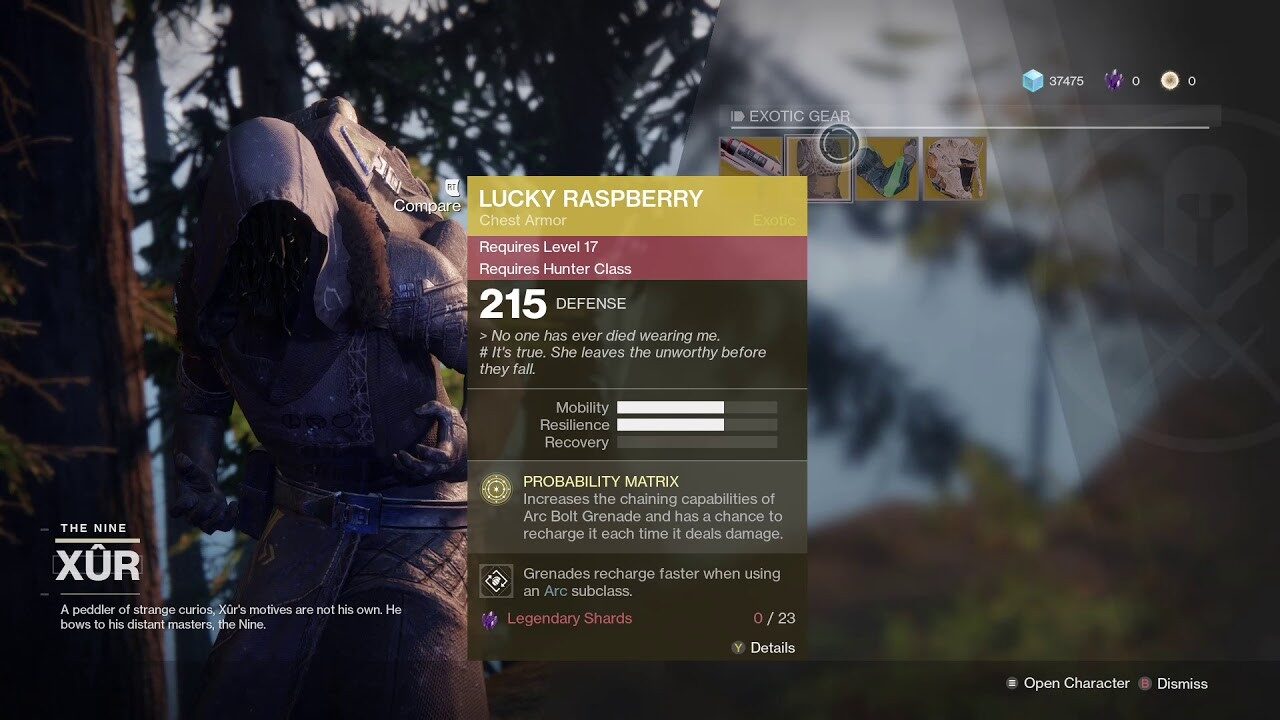Open Character screen

pyautogui.click(x=1068, y=684)
